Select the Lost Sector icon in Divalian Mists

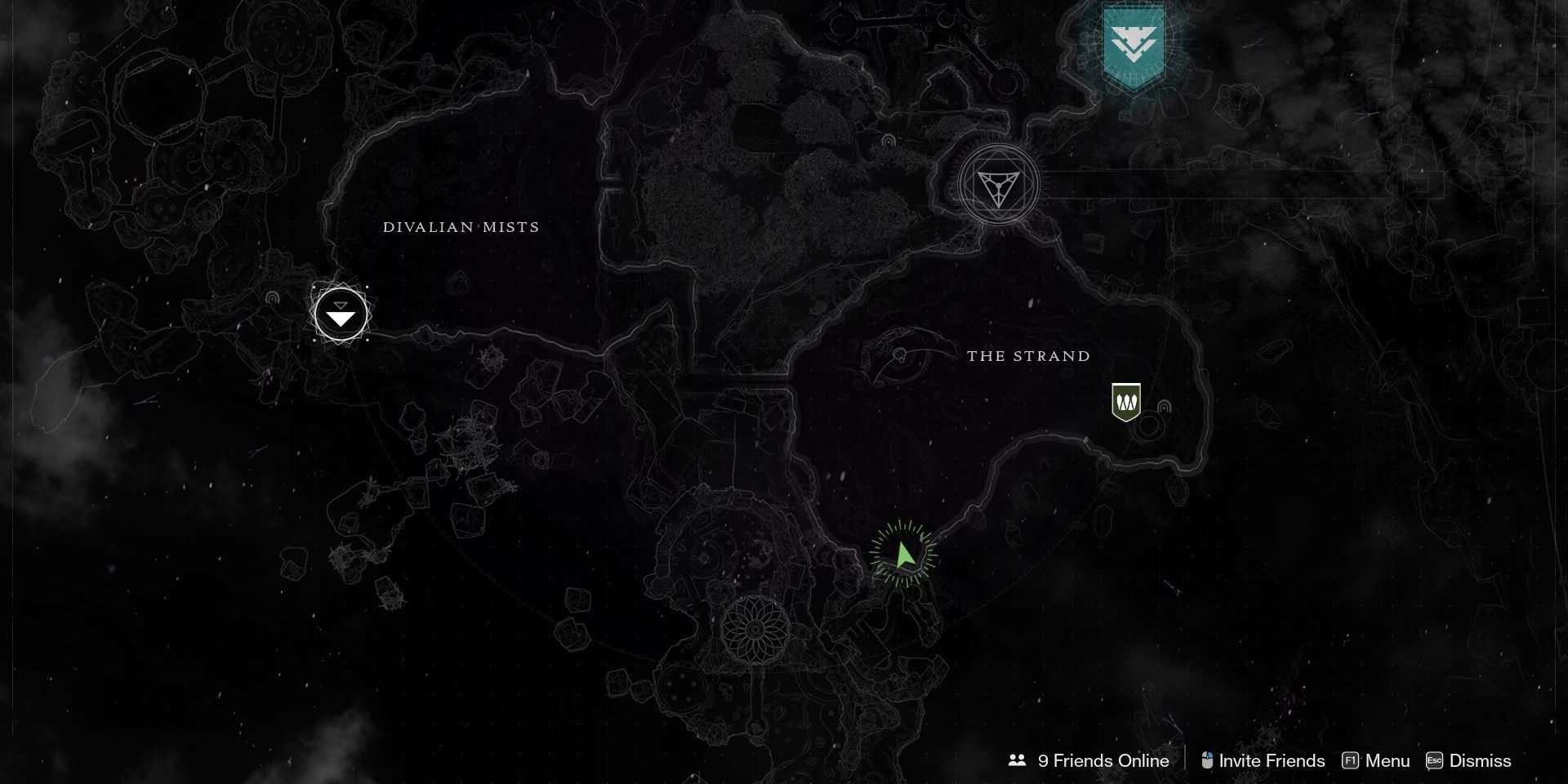(x=341, y=315)
